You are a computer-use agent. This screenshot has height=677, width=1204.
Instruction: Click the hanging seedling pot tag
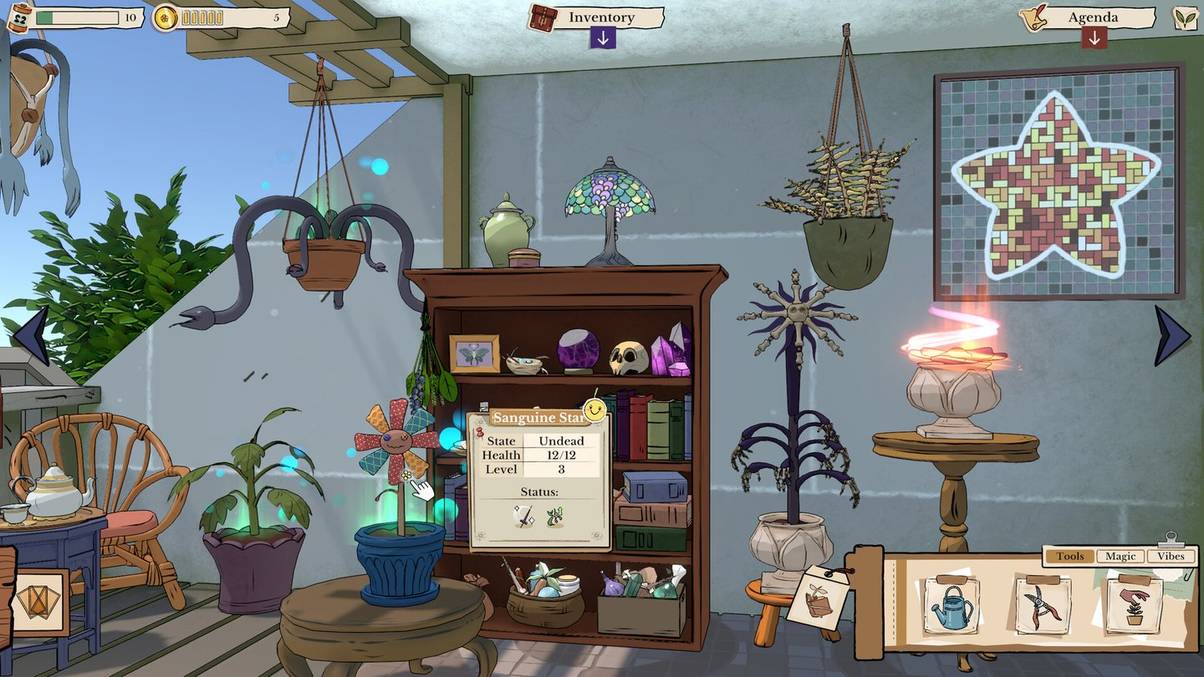coord(819,598)
